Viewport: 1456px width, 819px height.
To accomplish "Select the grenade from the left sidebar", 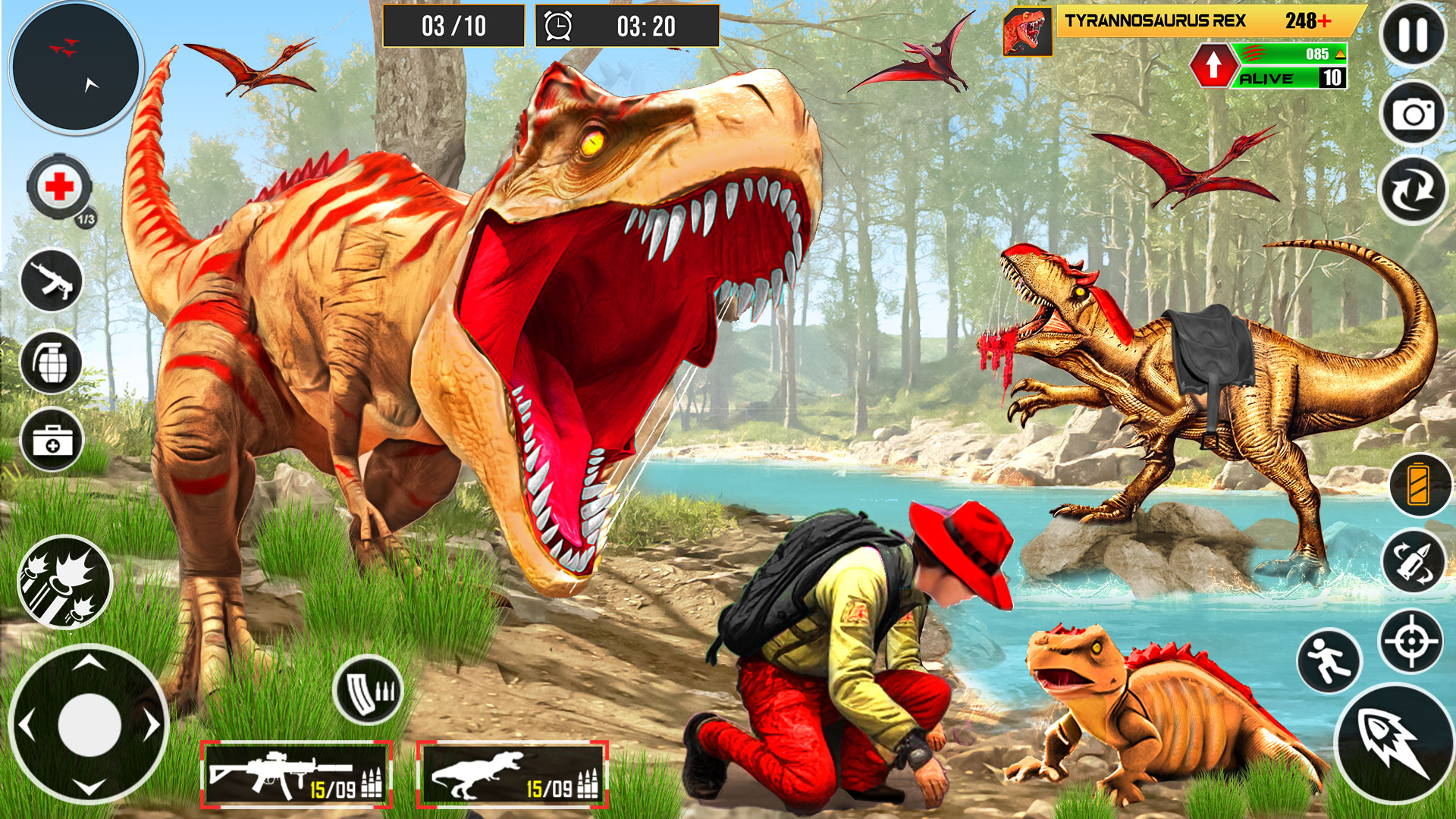I will pos(52,362).
